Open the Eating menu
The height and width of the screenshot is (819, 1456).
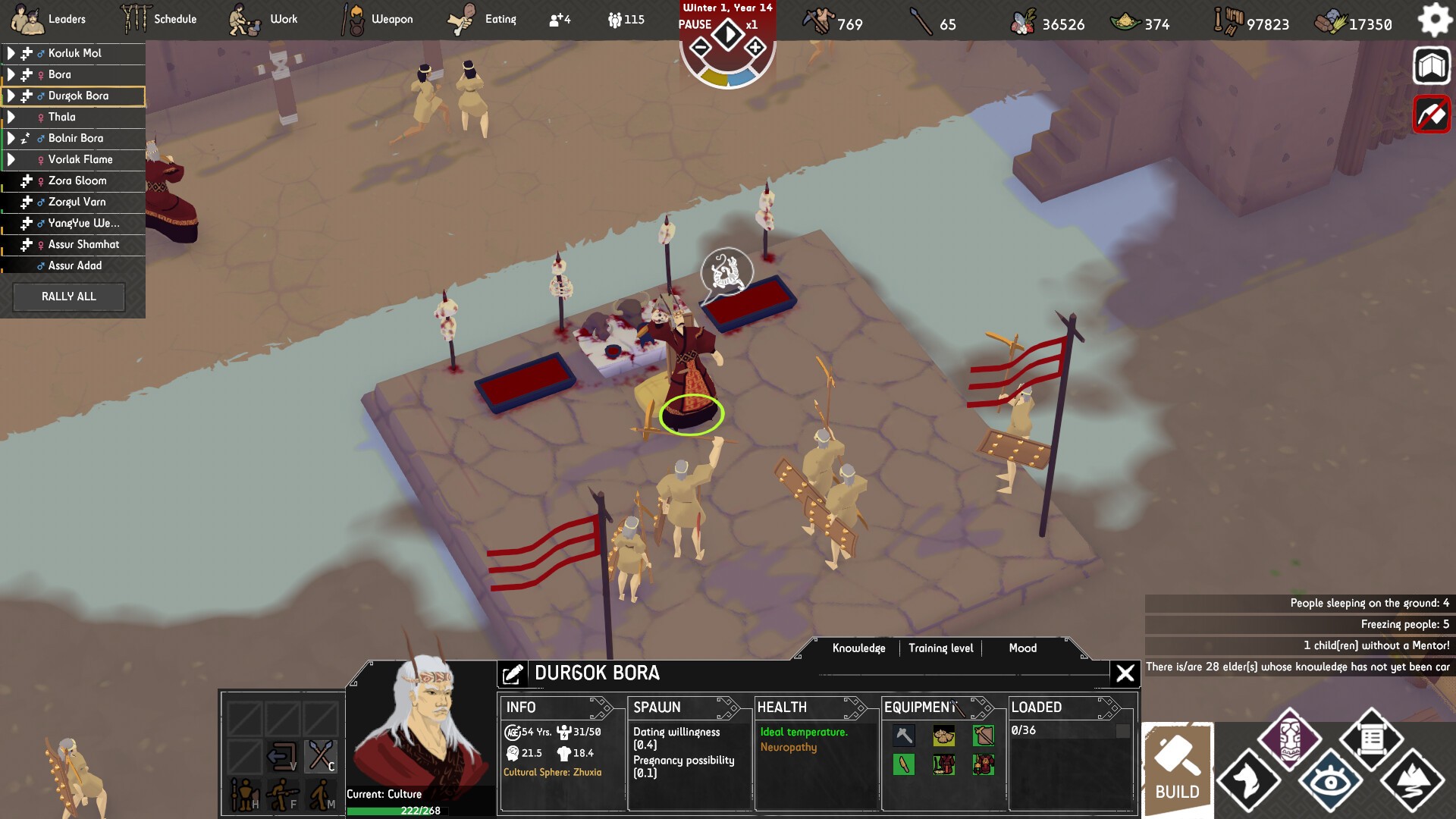click(482, 19)
